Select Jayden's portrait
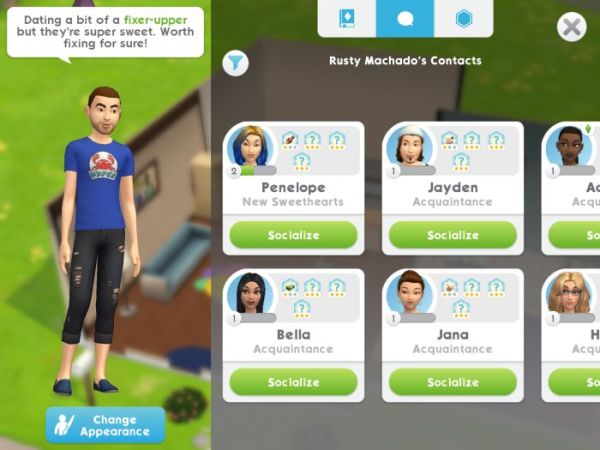 (x=408, y=147)
